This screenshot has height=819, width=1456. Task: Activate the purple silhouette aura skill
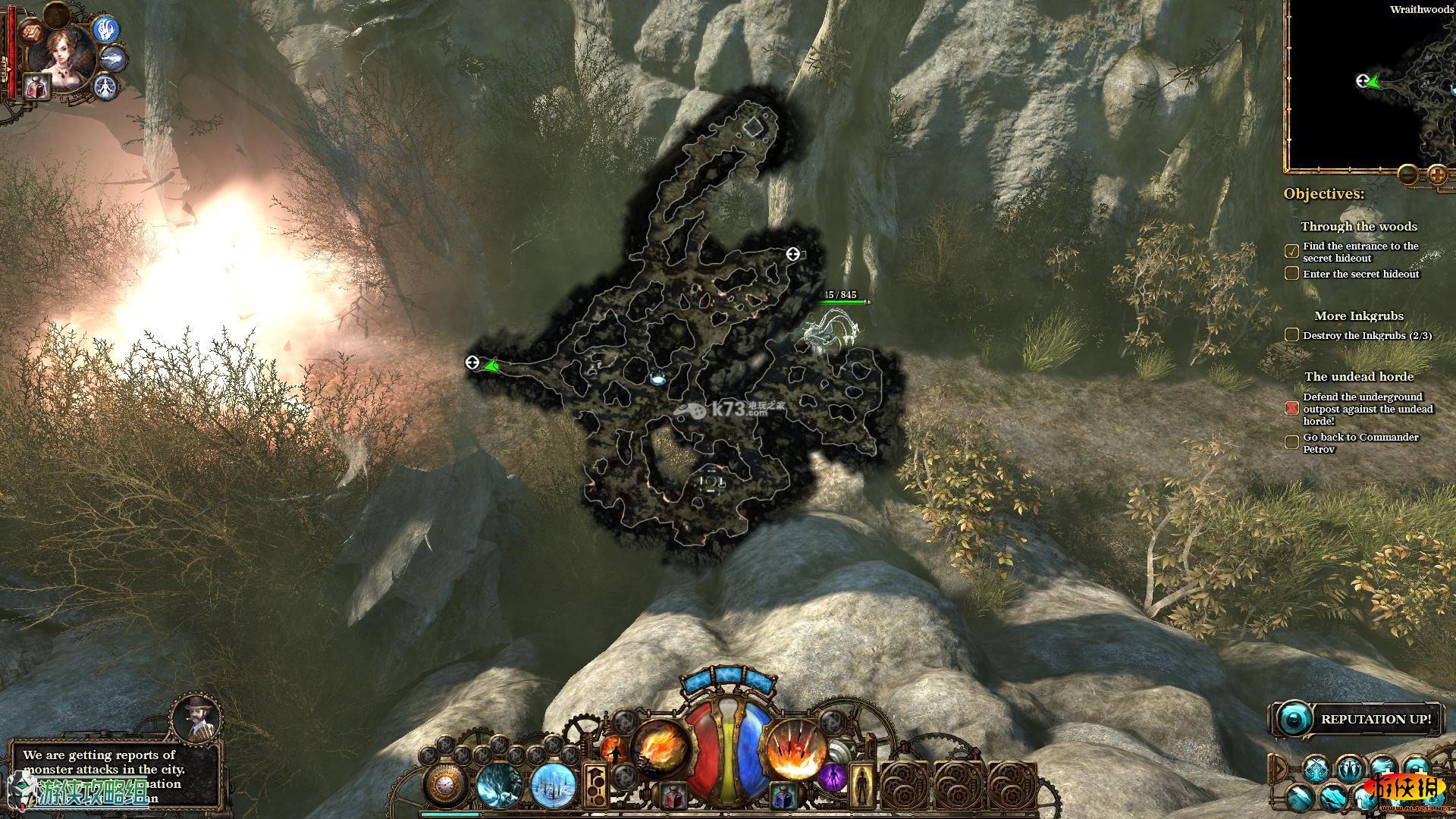point(832,777)
